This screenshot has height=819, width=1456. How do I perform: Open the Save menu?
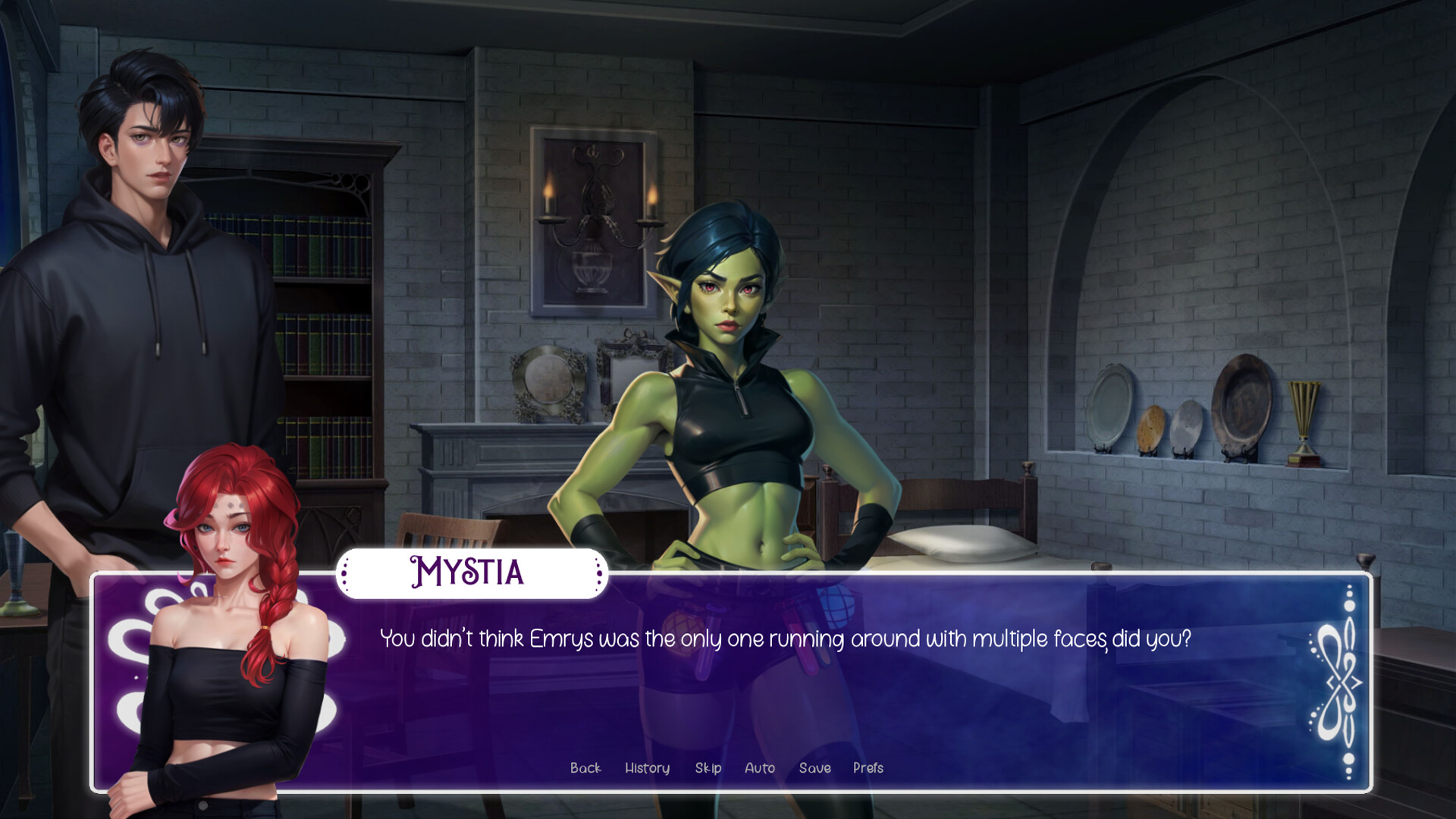click(815, 768)
